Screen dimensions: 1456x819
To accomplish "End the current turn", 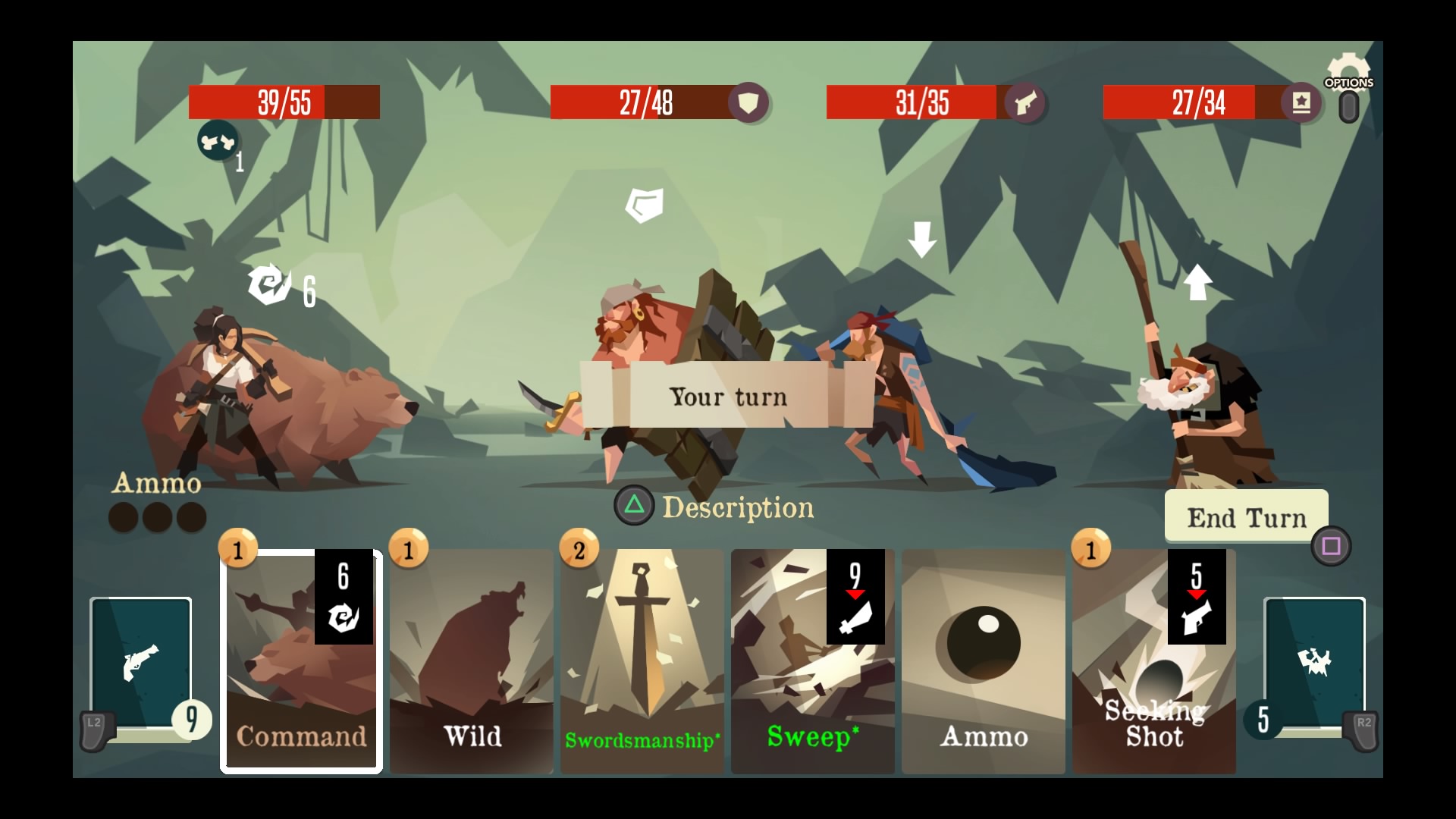I will tap(1246, 517).
